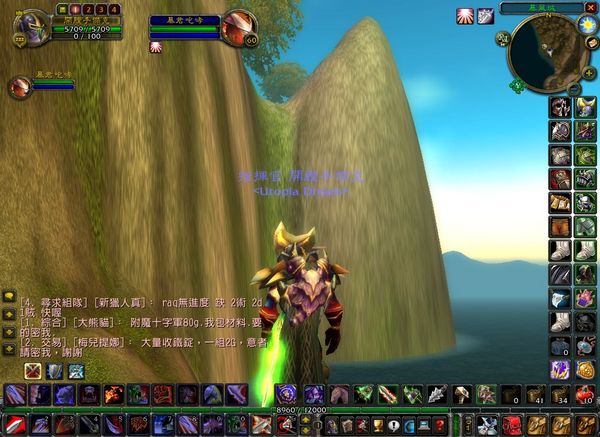
Task: Click the pet unit frame portrait
Action: [x=19, y=86]
